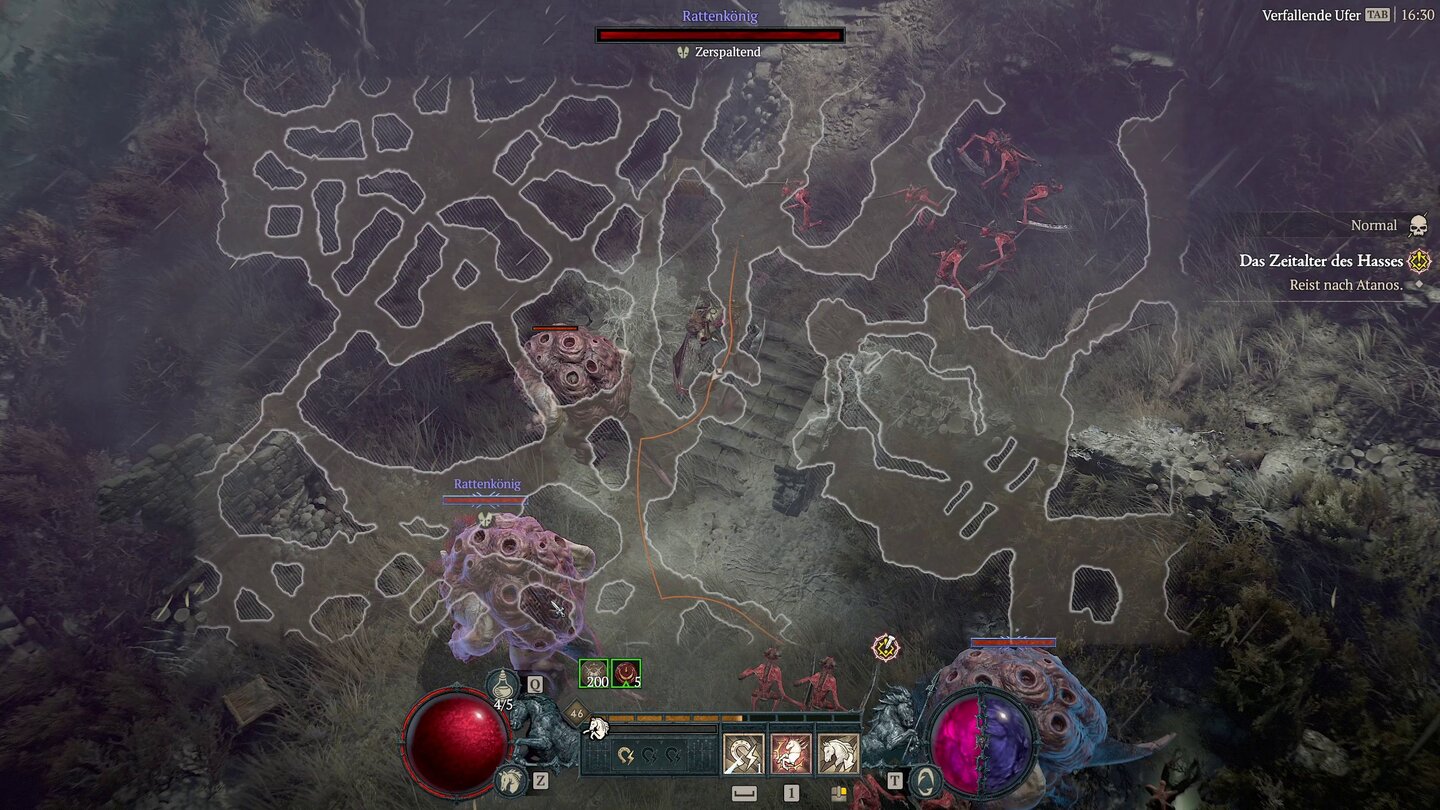Screen dimensions: 1440x810
Task: Click the 1 key button below the skill
Action: pos(792,791)
